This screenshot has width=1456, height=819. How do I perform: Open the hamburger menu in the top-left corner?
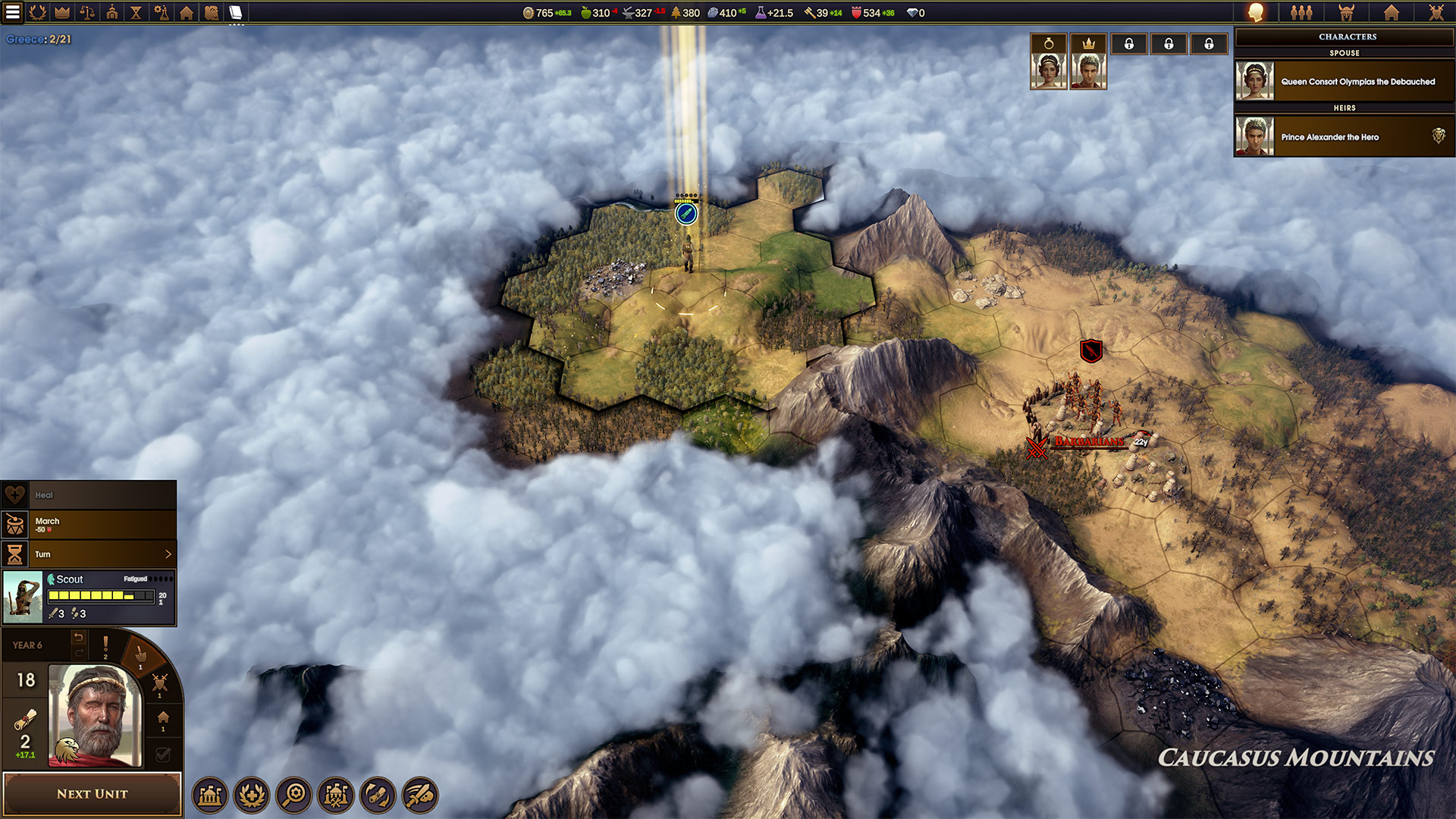point(12,12)
